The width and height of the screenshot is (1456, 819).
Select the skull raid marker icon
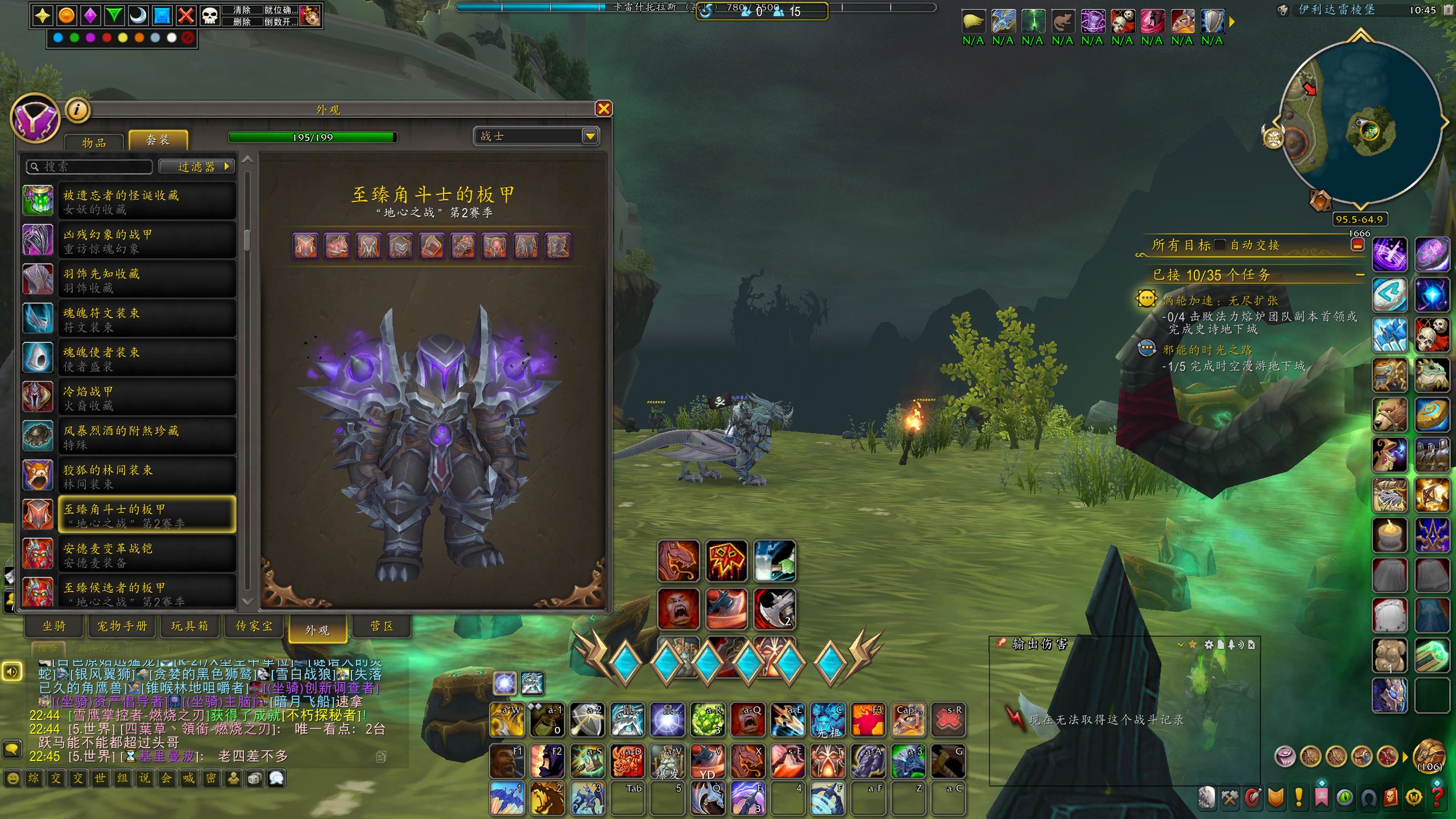click(210, 15)
